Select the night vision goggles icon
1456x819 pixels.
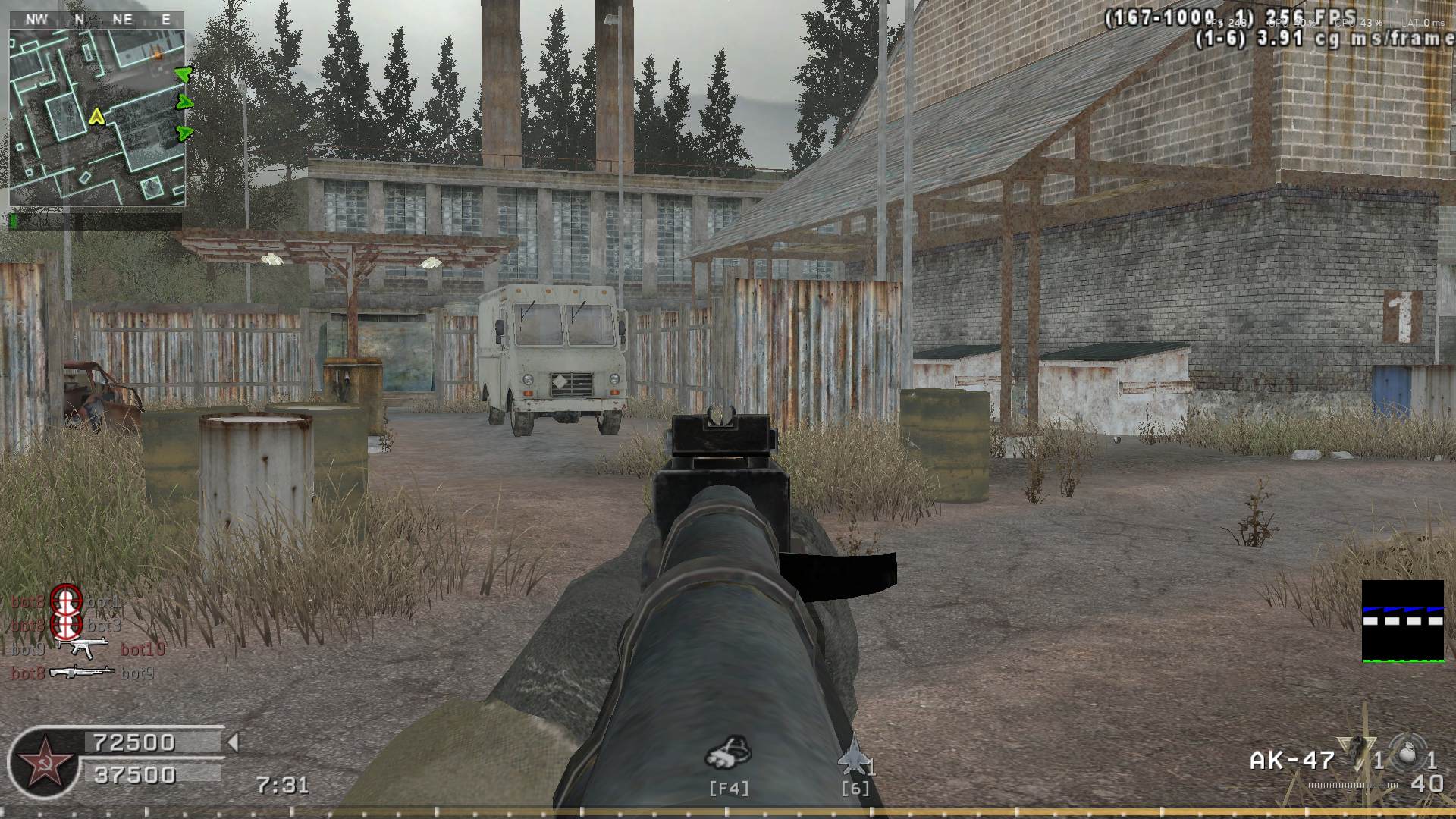pyautogui.click(x=728, y=752)
